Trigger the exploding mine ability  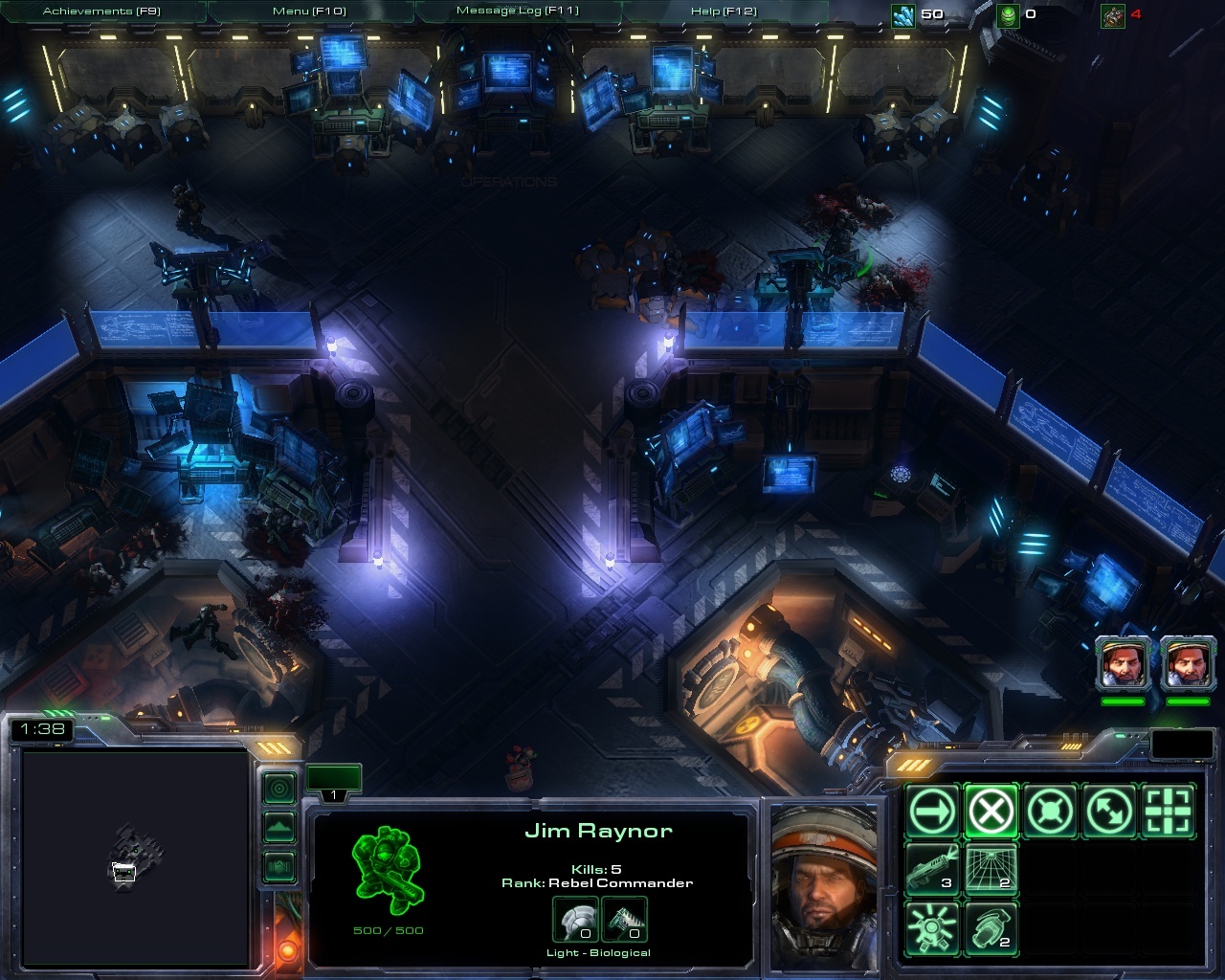pyautogui.click(x=931, y=927)
